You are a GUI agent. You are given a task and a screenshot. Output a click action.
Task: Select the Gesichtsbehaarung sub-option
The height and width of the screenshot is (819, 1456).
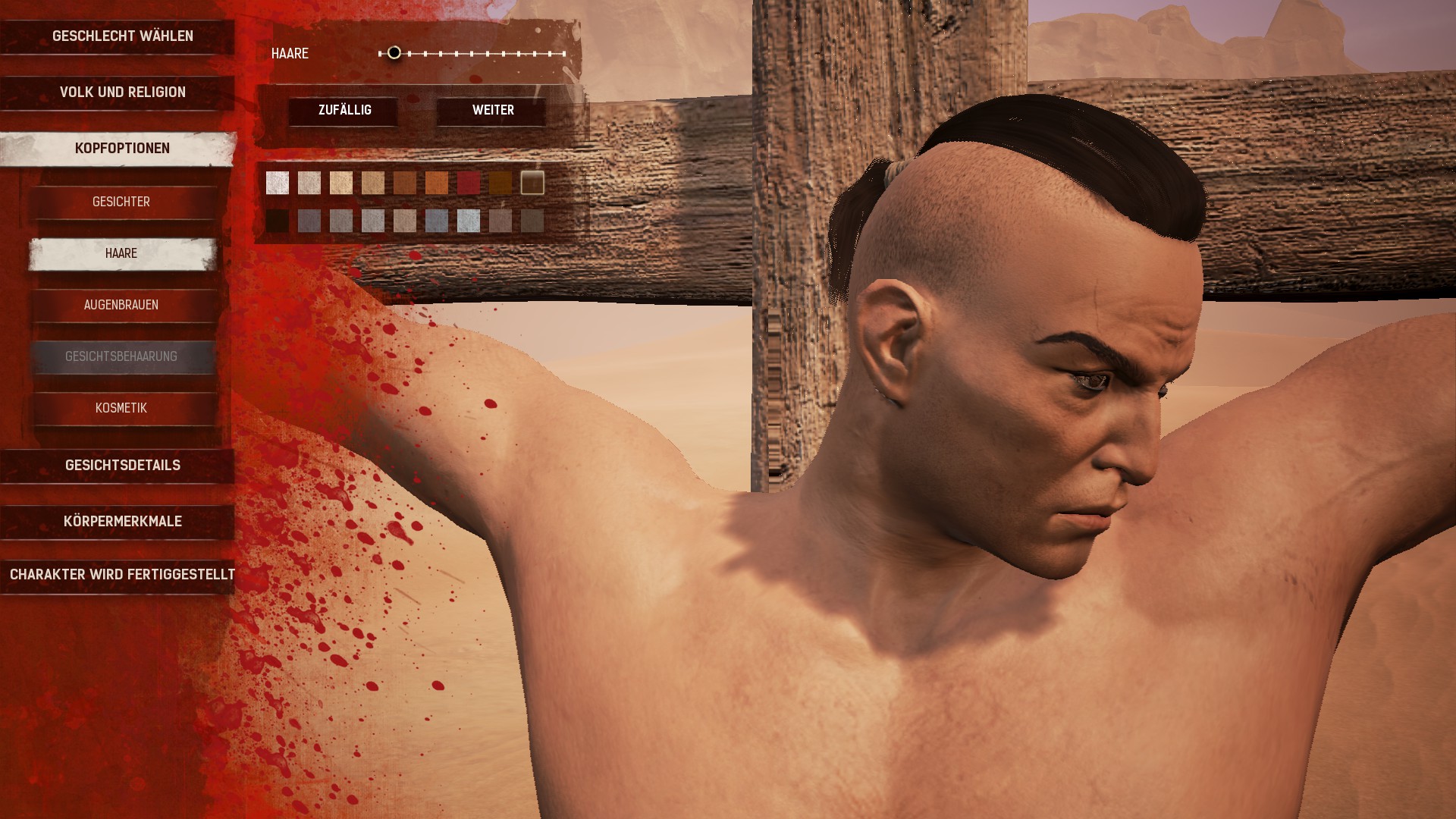pos(121,357)
